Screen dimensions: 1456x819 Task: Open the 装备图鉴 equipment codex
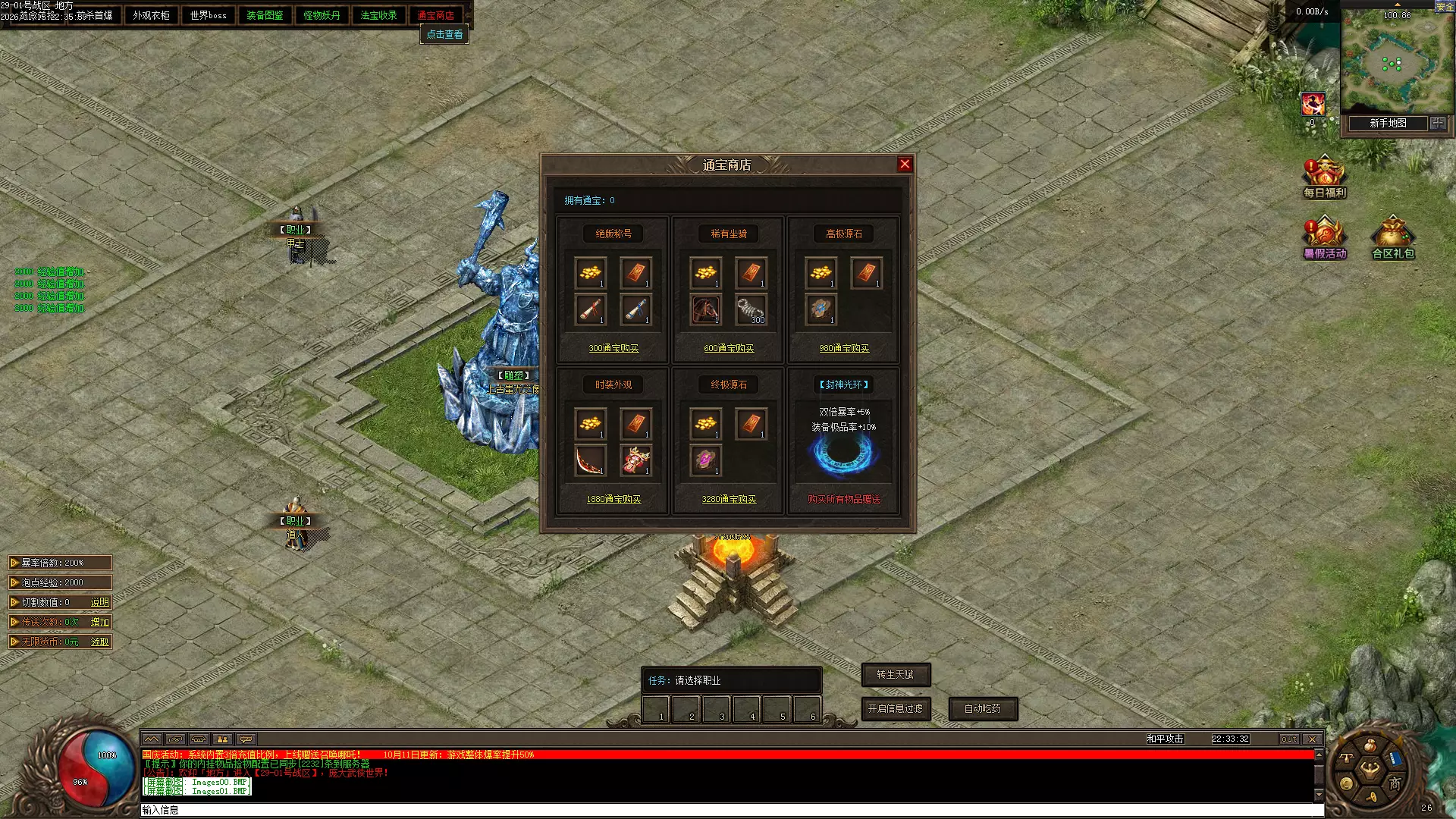[265, 15]
